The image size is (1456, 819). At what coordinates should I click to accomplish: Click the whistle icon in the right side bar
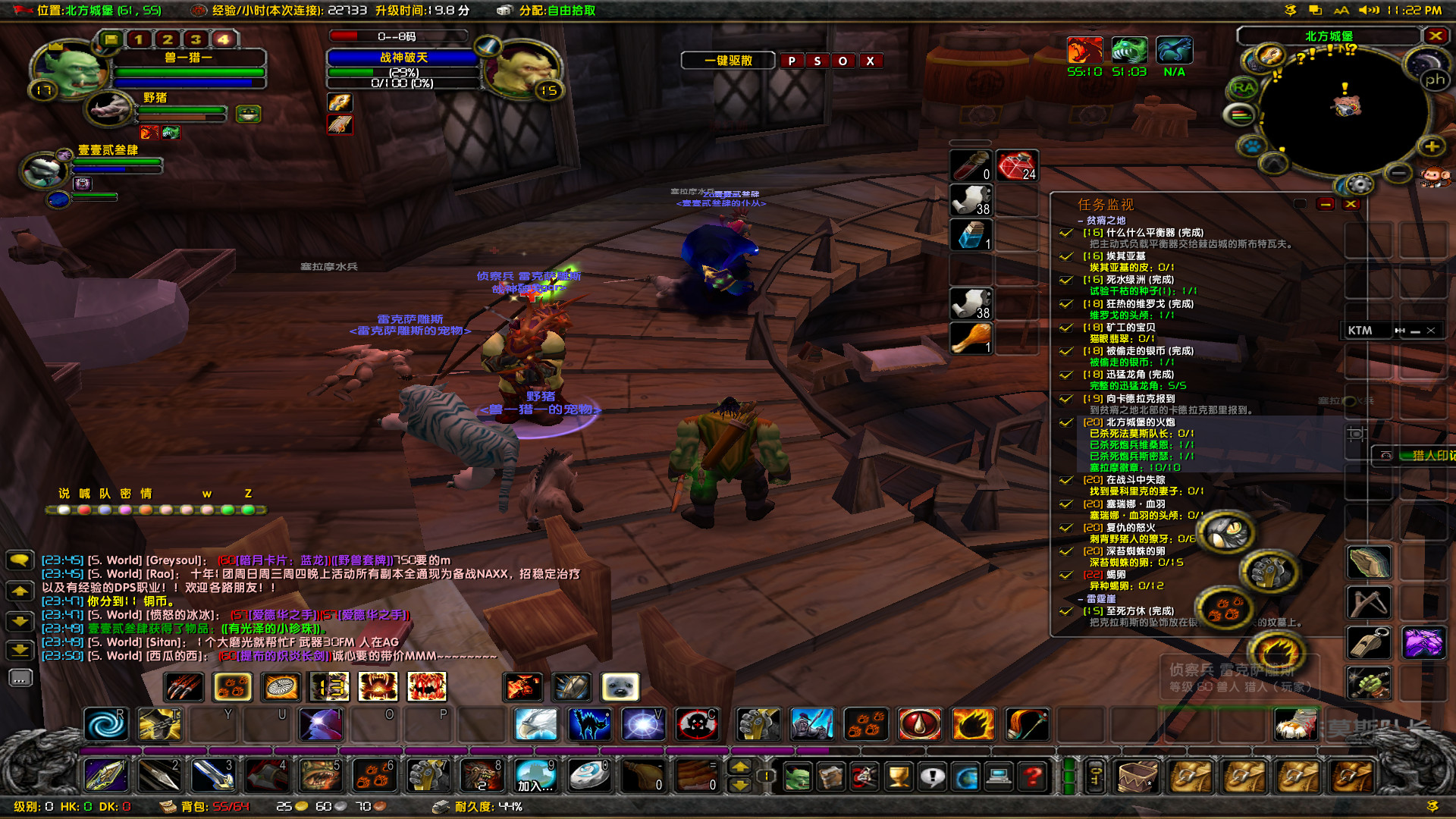1368,643
